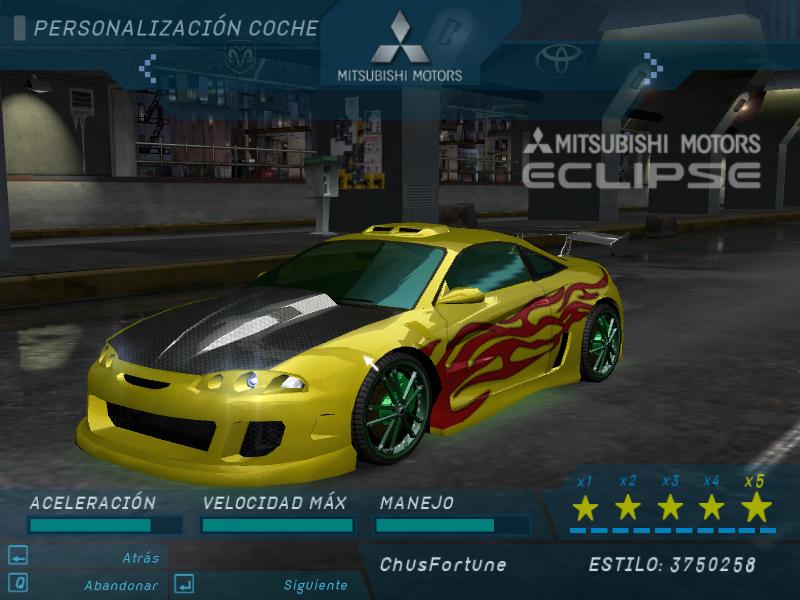800x600 pixels.
Task: Quit using the Abandonar option
Action: 120,585
